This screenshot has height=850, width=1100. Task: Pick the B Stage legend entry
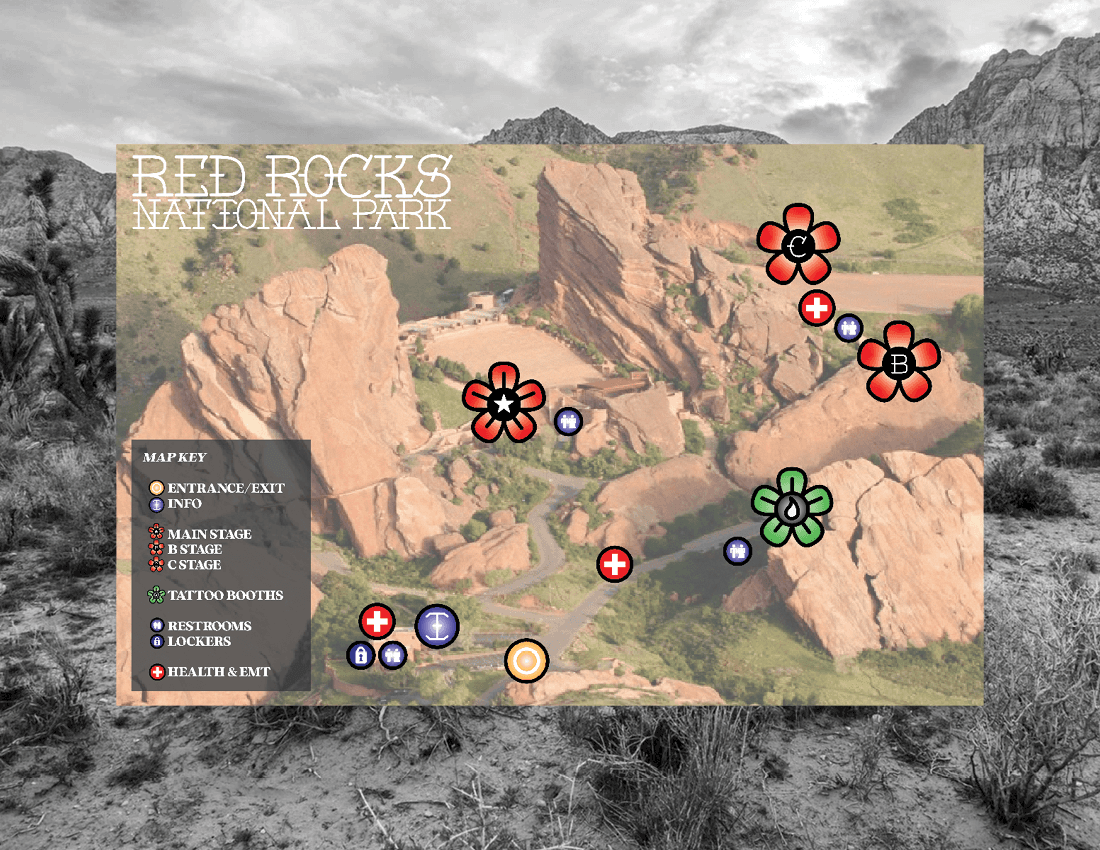(x=194, y=549)
